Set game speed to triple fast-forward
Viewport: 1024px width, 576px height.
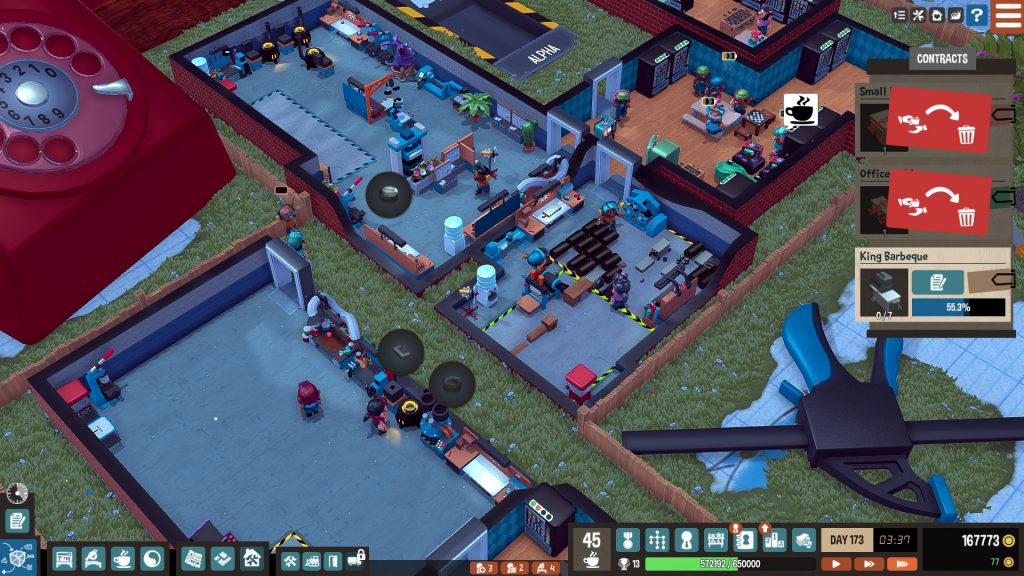[900, 564]
